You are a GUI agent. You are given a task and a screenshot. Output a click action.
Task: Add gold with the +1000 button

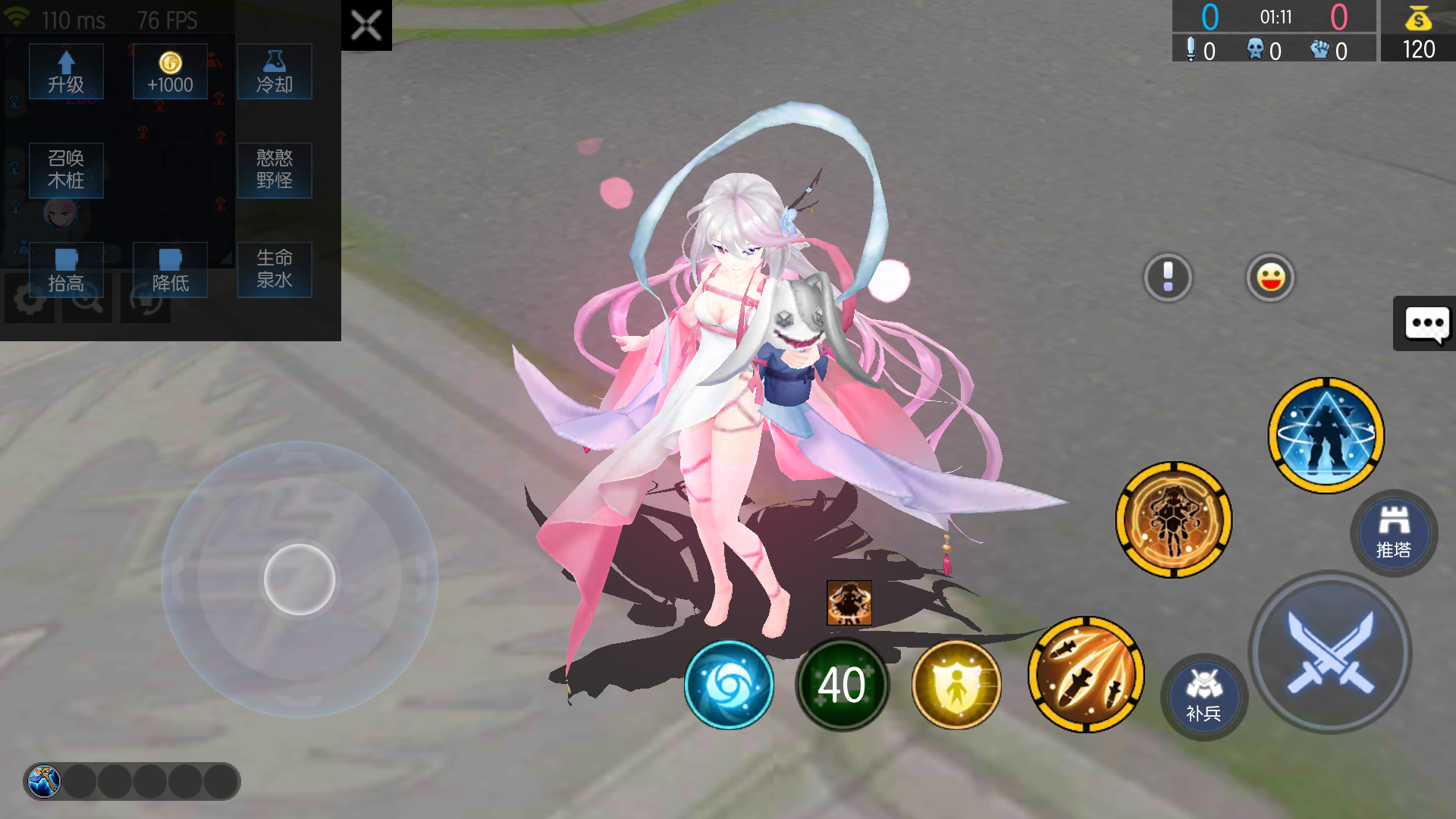(169, 71)
